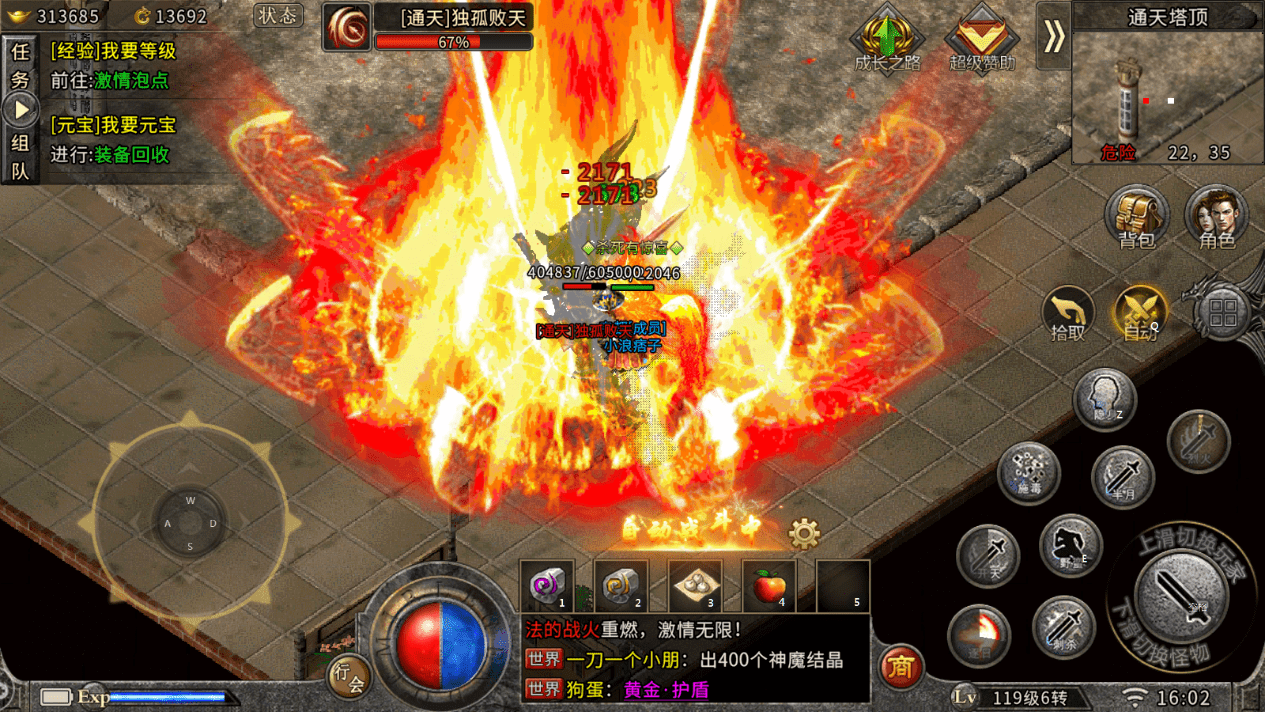Image resolution: width=1265 pixels, height=712 pixels.
Task: Open the 角色 character sheet
Action: (x=1216, y=216)
